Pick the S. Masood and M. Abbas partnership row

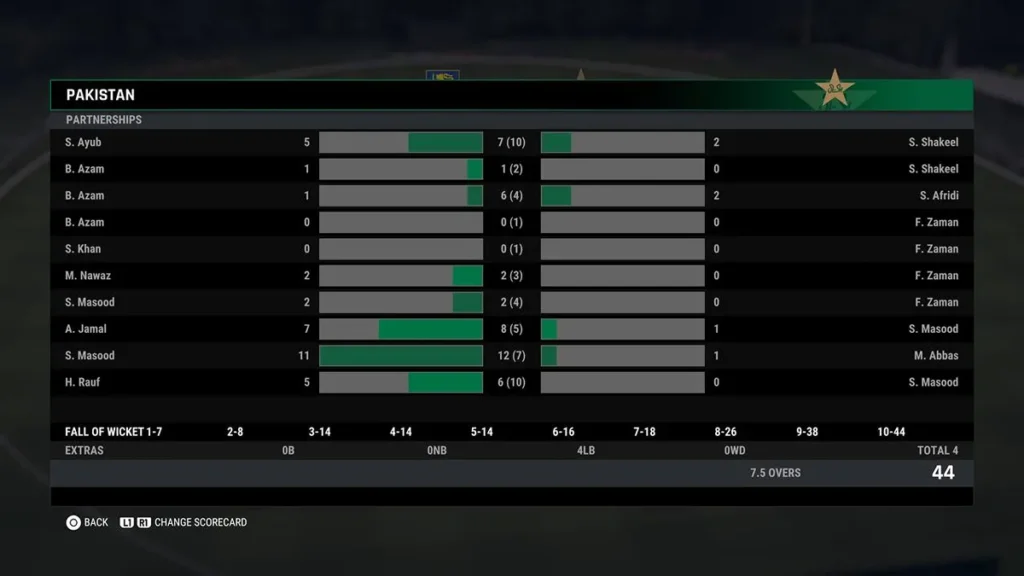[x=511, y=356]
